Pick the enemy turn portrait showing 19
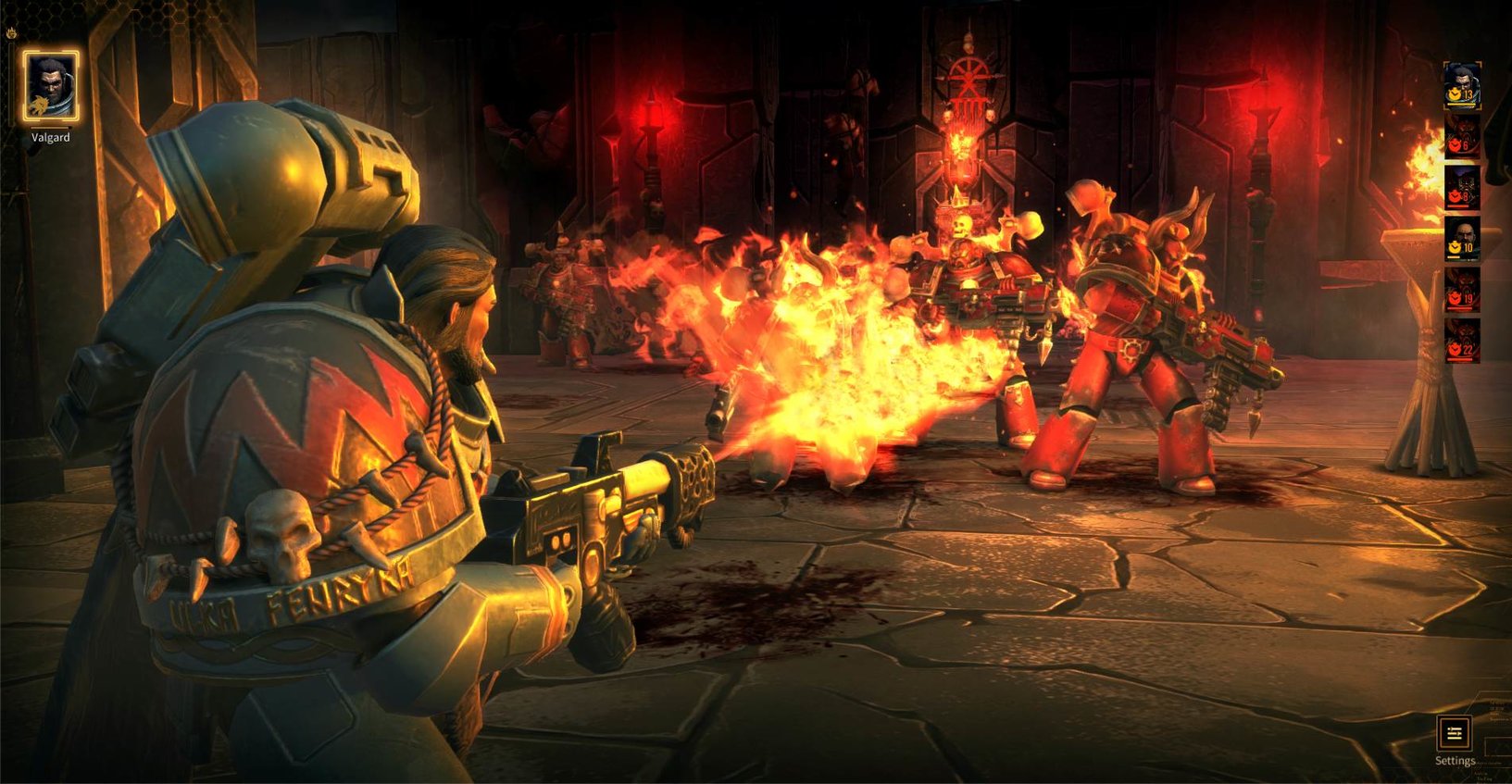1512x784 pixels. pyautogui.click(x=1462, y=290)
